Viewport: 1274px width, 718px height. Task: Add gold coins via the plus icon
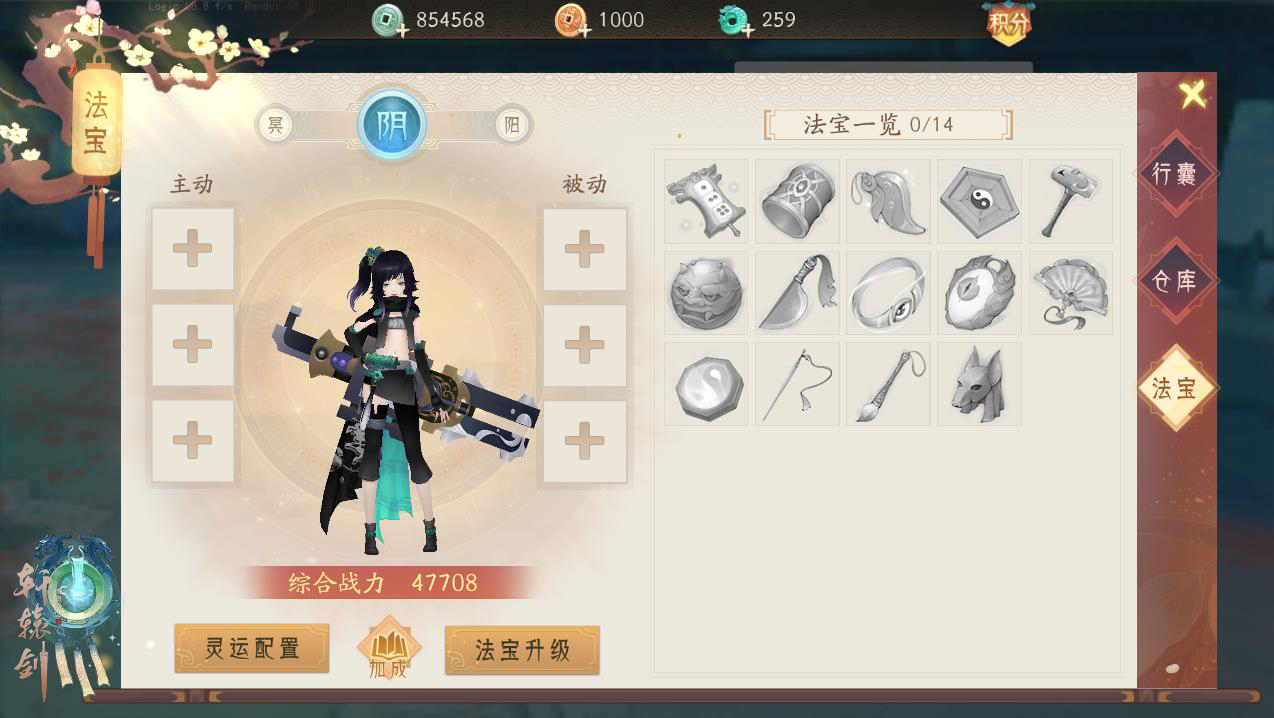coord(585,31)
